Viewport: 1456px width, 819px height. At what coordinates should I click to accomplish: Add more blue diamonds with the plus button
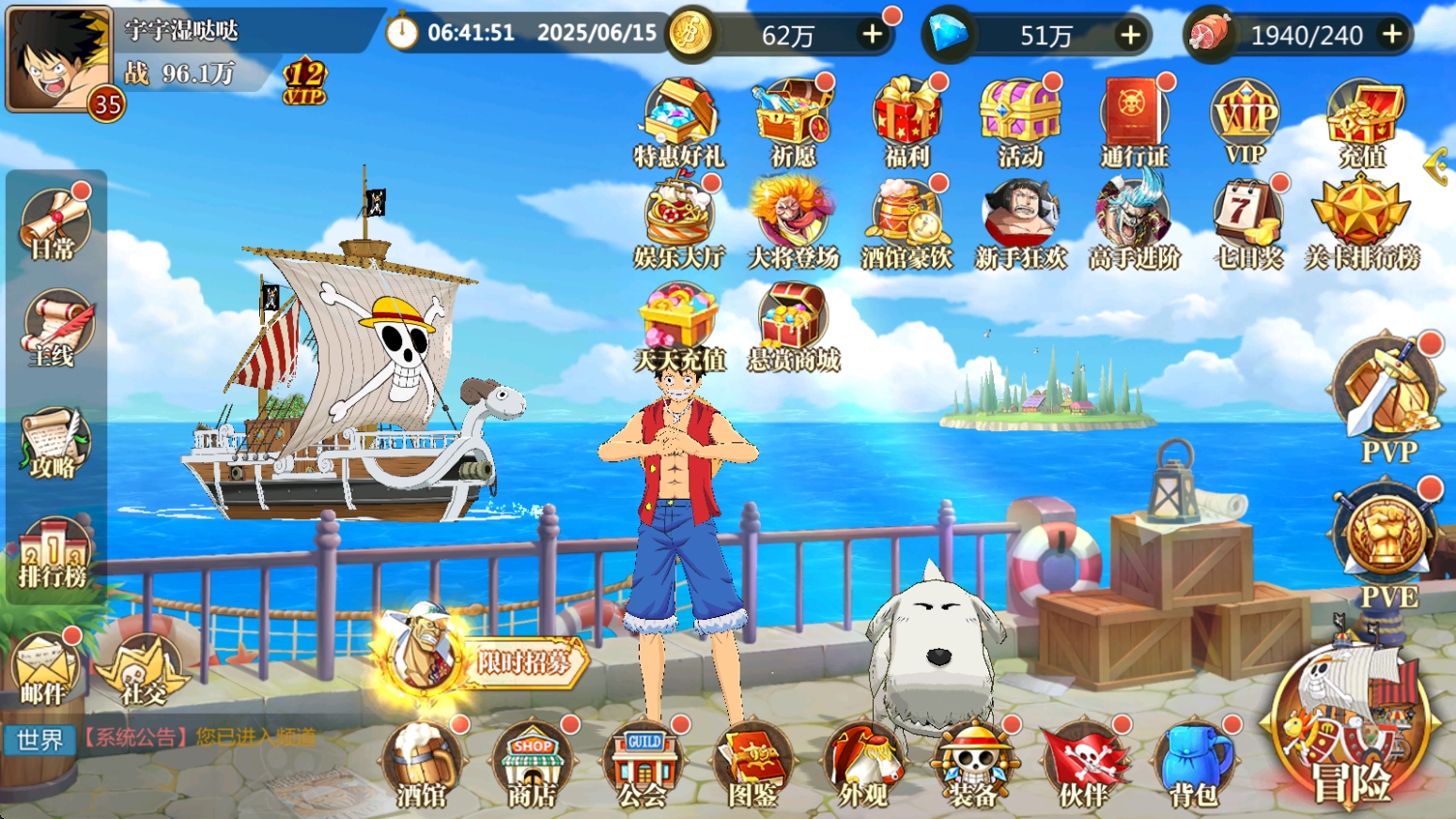pos(1131,35)
